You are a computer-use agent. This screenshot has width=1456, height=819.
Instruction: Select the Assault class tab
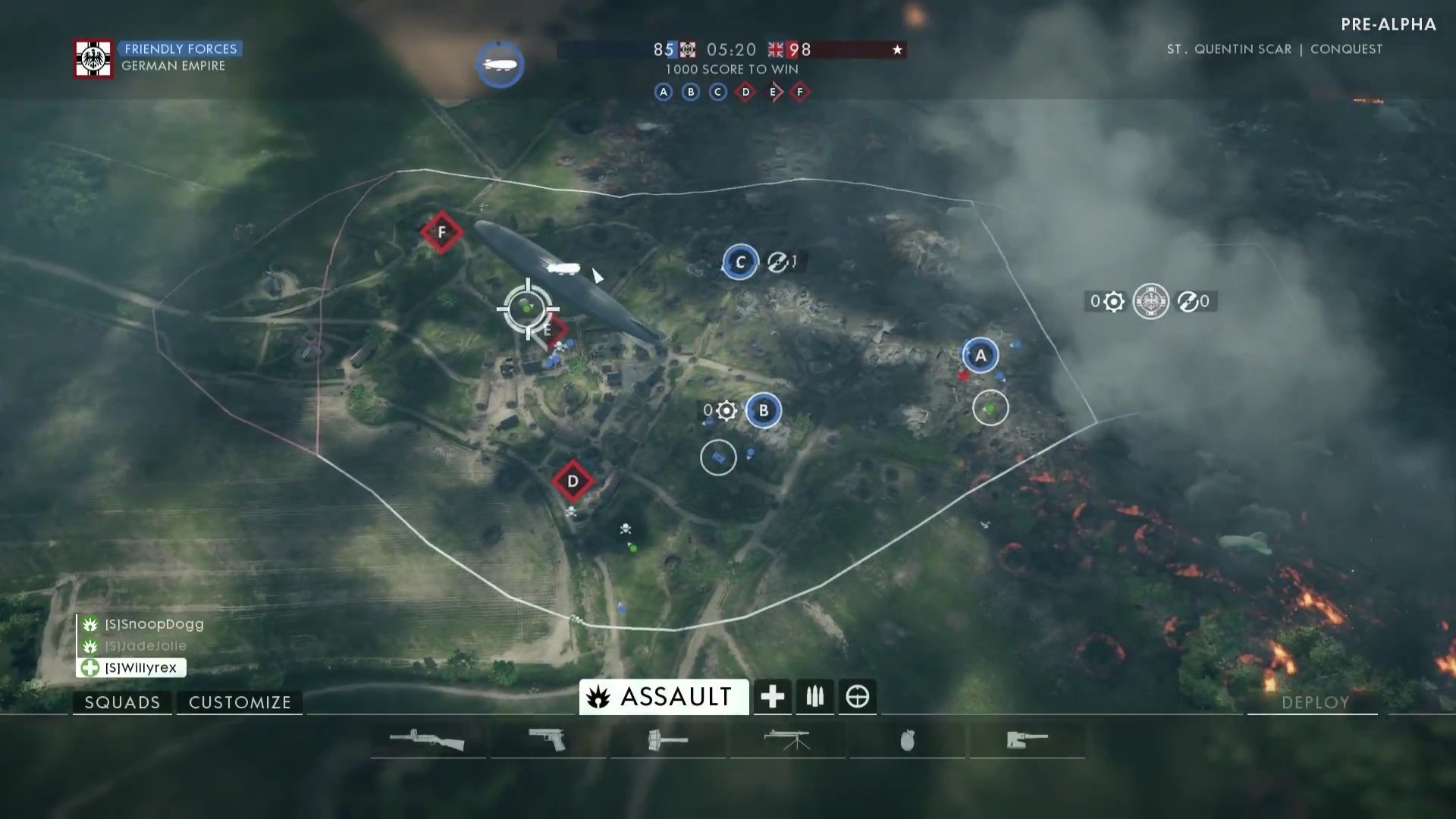coord(664,696)
